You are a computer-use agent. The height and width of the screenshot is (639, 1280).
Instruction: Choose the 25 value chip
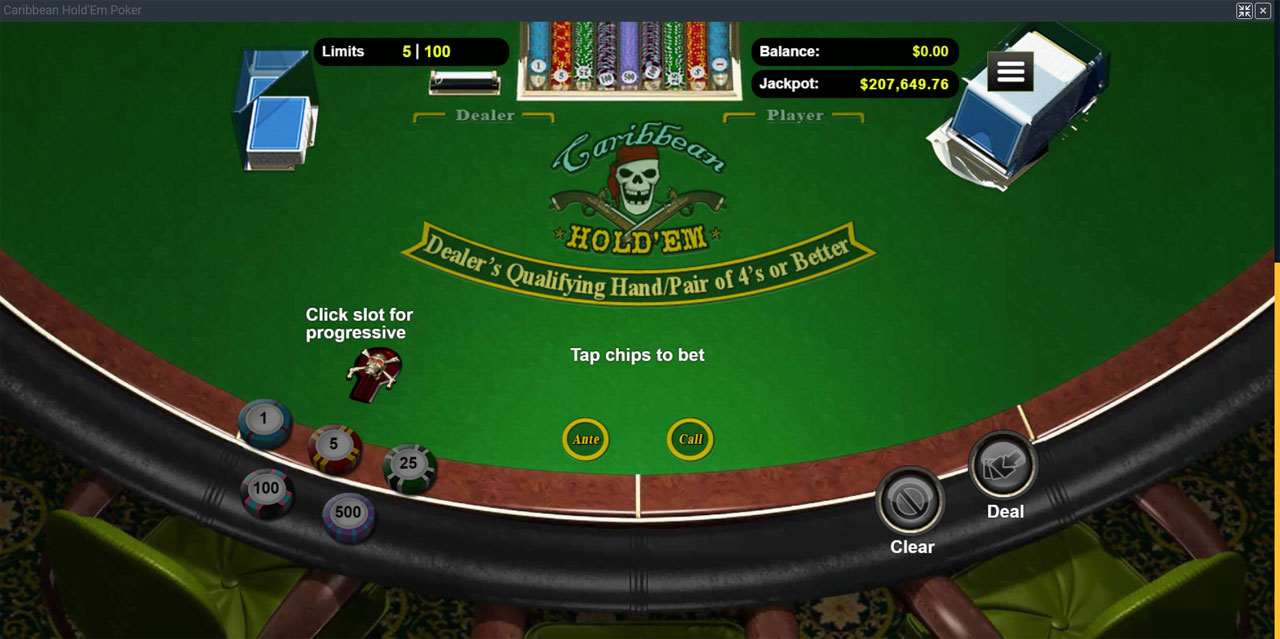pos(408,465)
